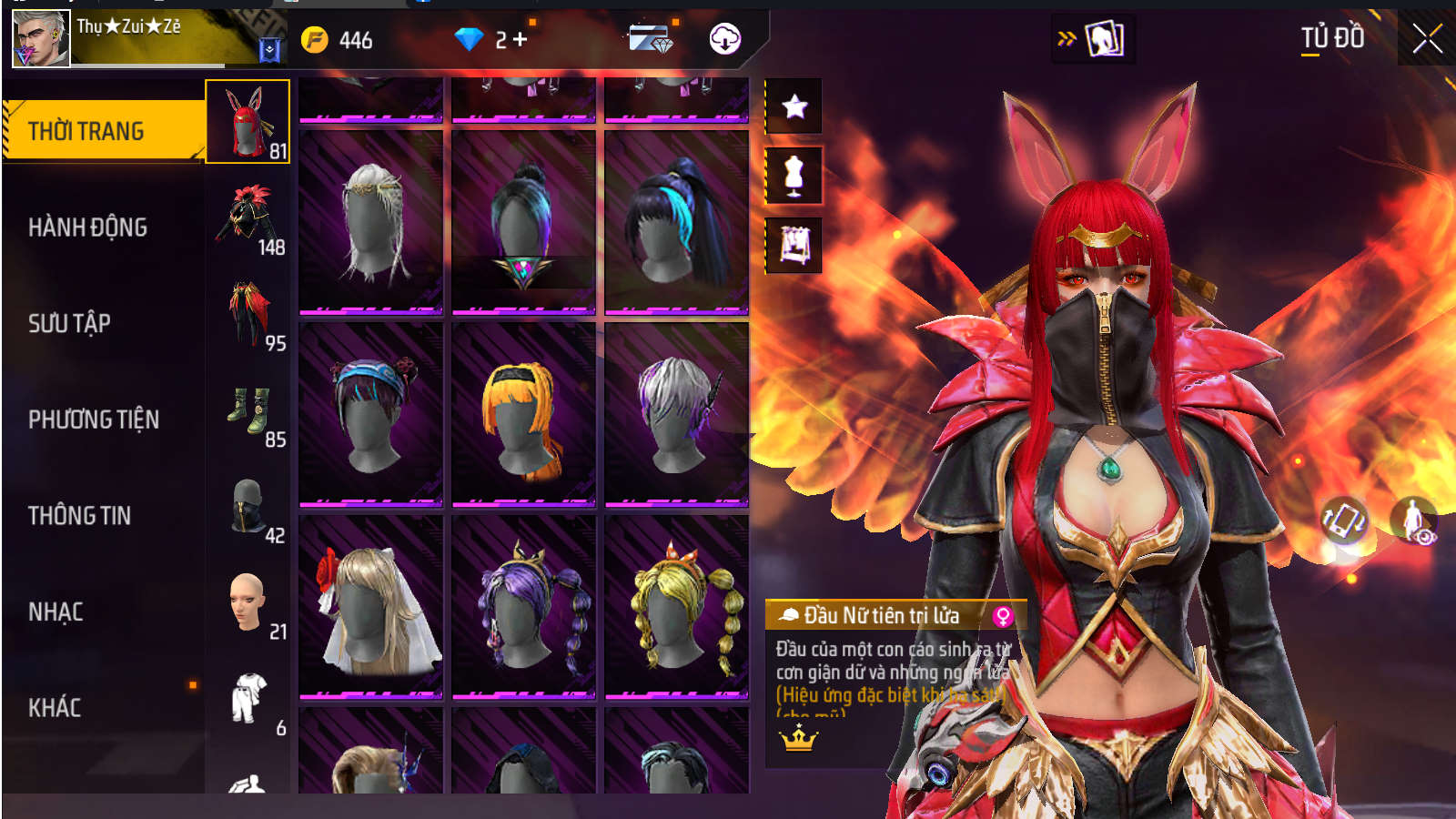
Task: Open the face mask subcategory with 42
Action: click(x=248, y=508)
